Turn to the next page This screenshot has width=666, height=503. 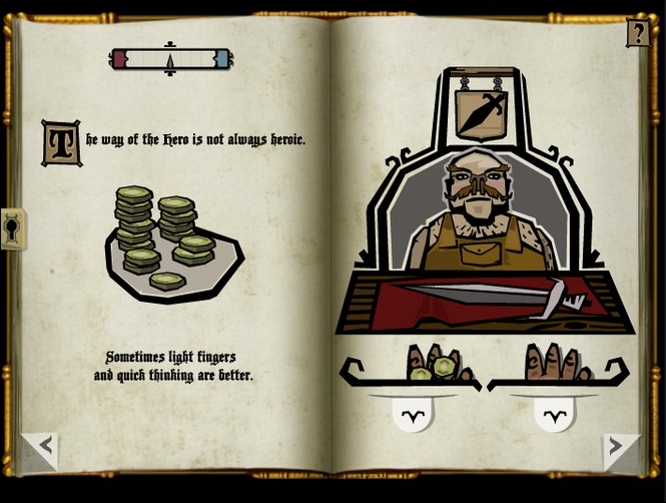point(618,449)
